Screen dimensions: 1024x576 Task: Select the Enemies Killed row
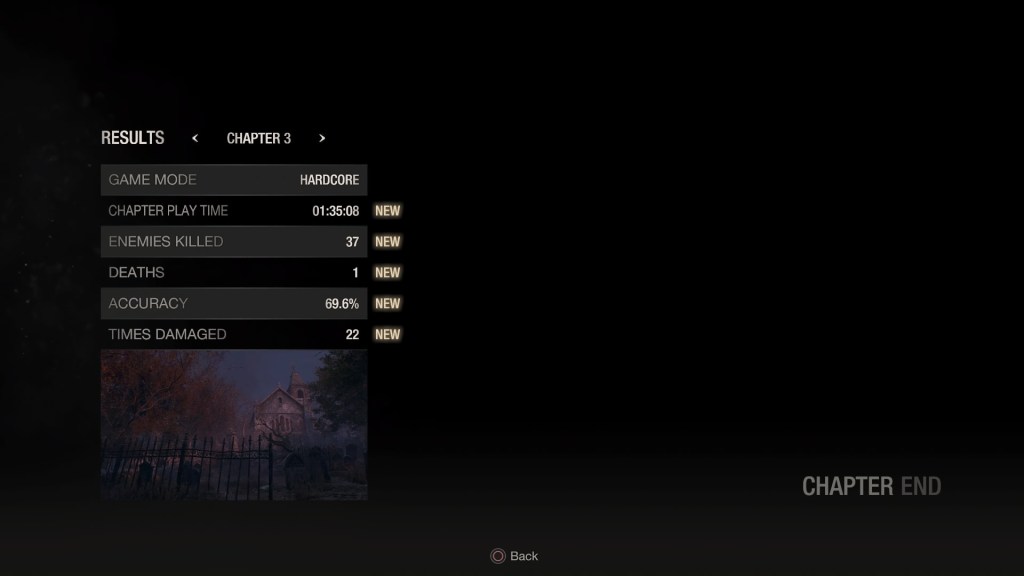pyautogui.click(x=234, y=242)
